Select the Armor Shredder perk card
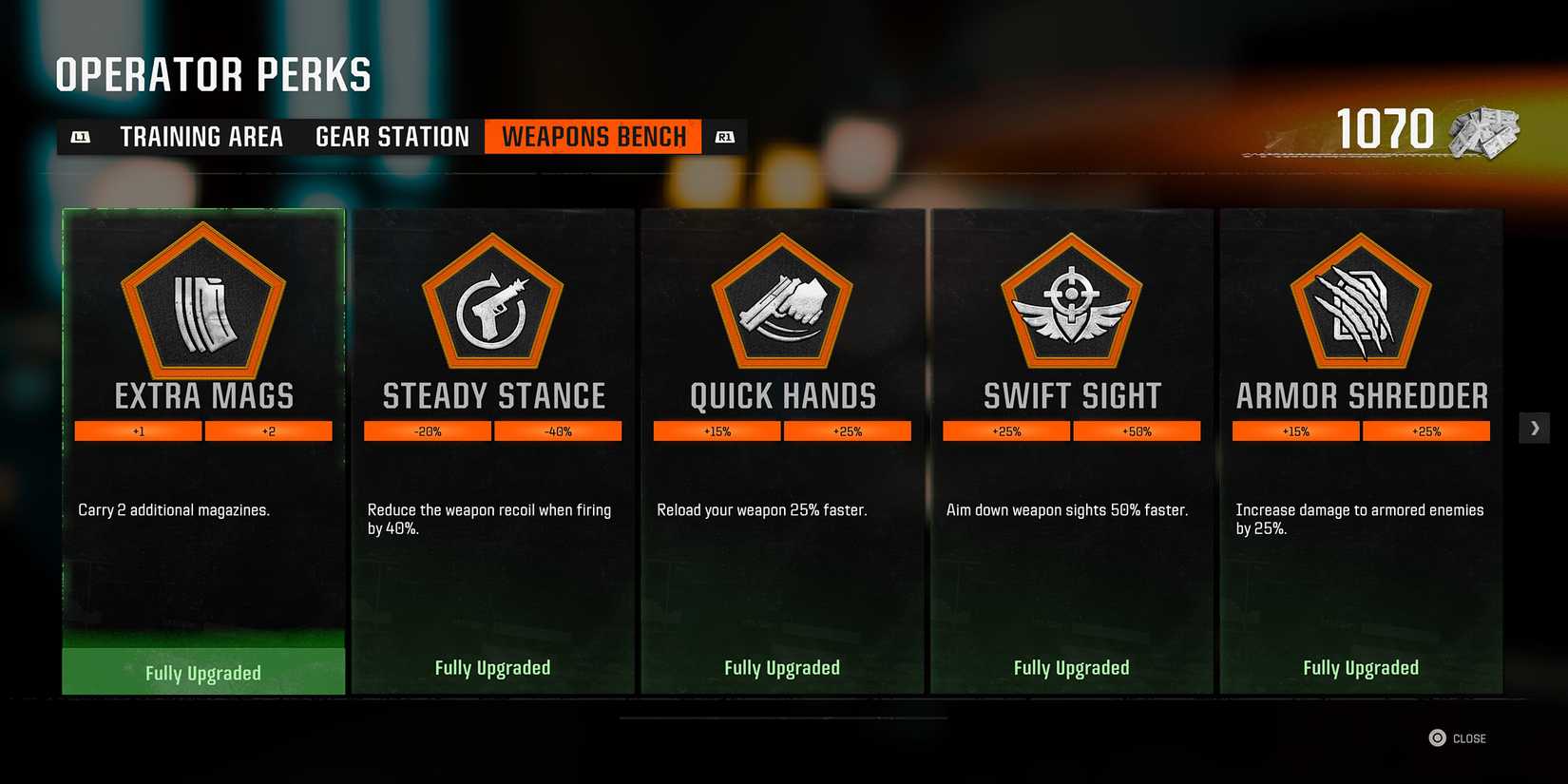This screenshot has width=1568, height=784. click(1360, 449)
